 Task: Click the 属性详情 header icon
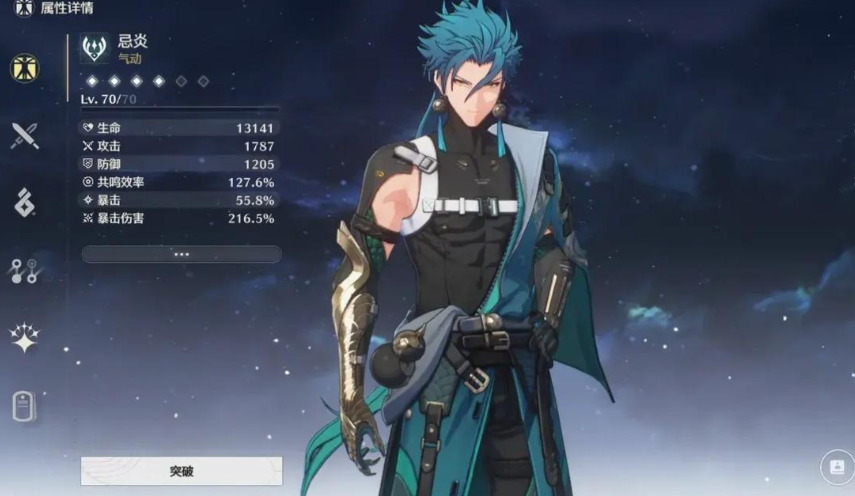tap(23, 8)
